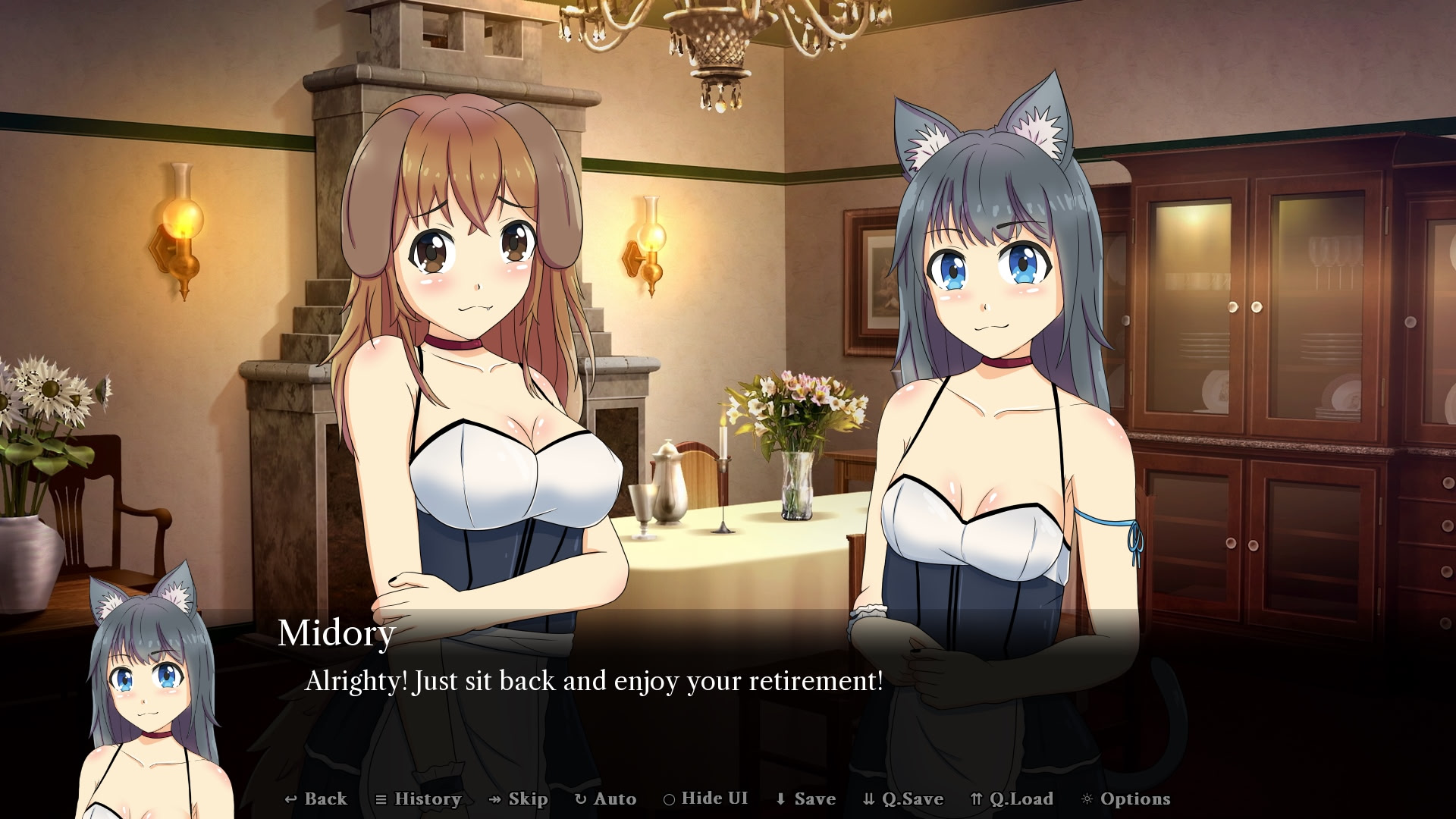The width and height of the screenshot is (1456, 819).
Task: Activate Skip mode
Action: coord(519,799)
